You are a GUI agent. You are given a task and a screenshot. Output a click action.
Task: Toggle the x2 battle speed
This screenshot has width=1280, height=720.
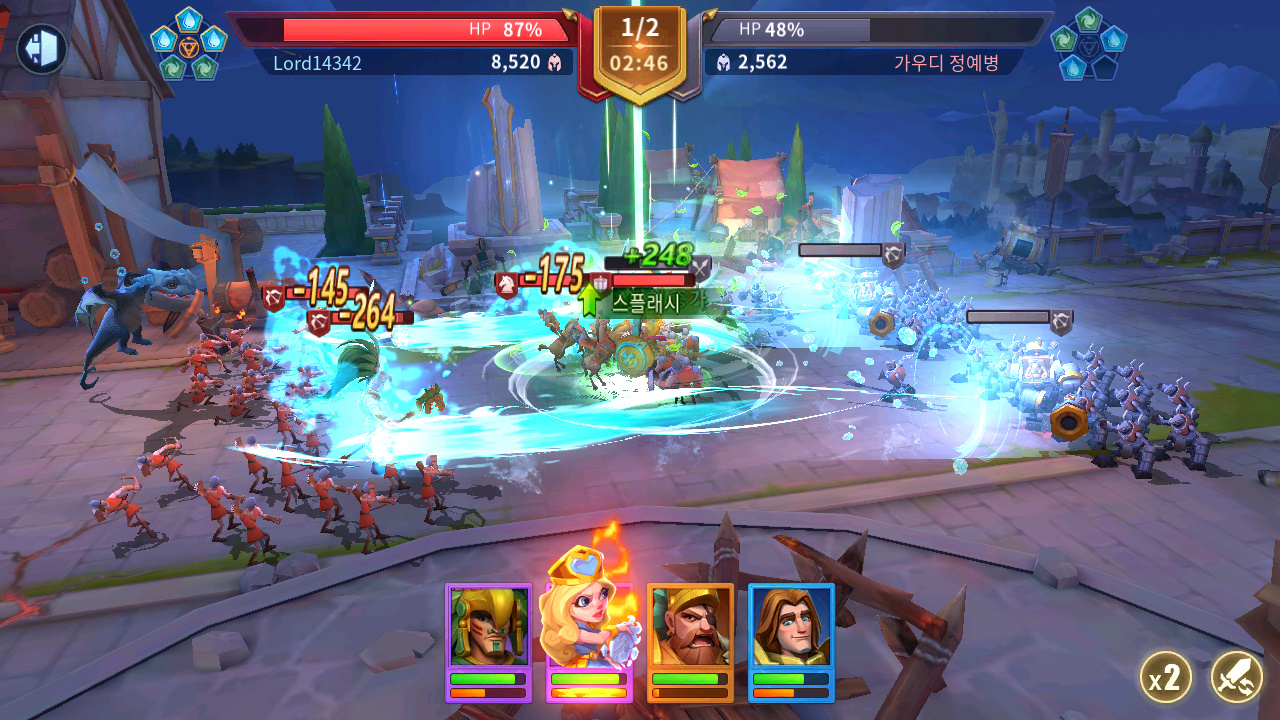coord(1165,679)
